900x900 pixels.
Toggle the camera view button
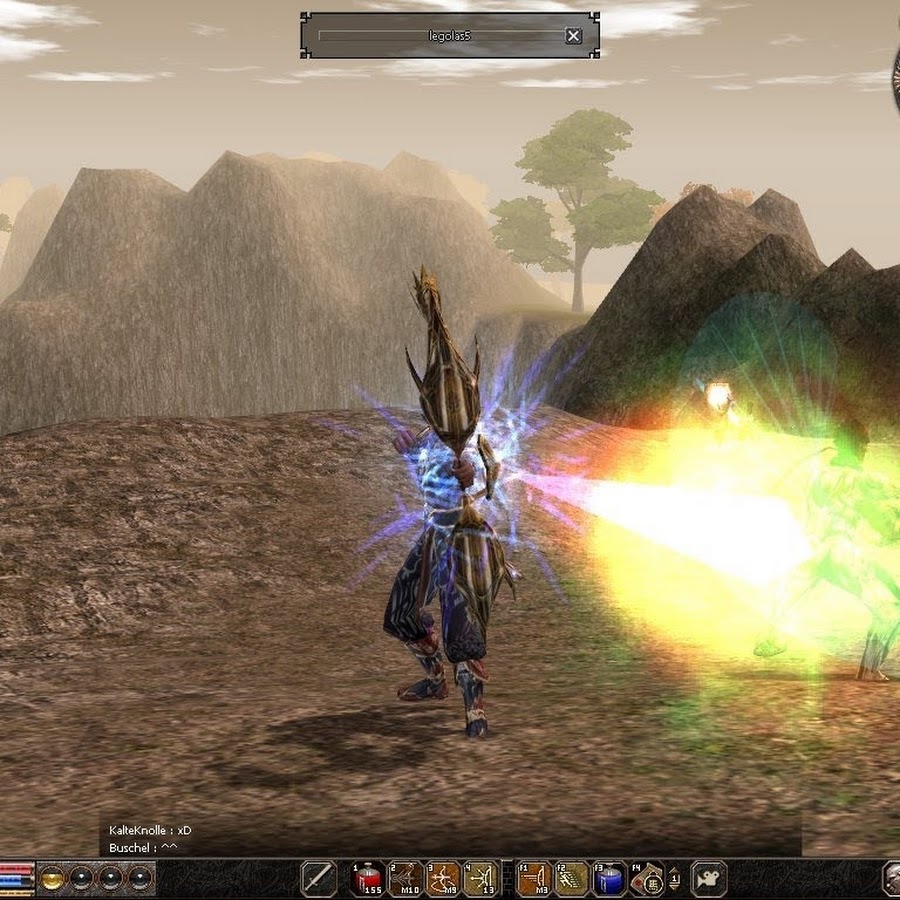click(709, 878)
